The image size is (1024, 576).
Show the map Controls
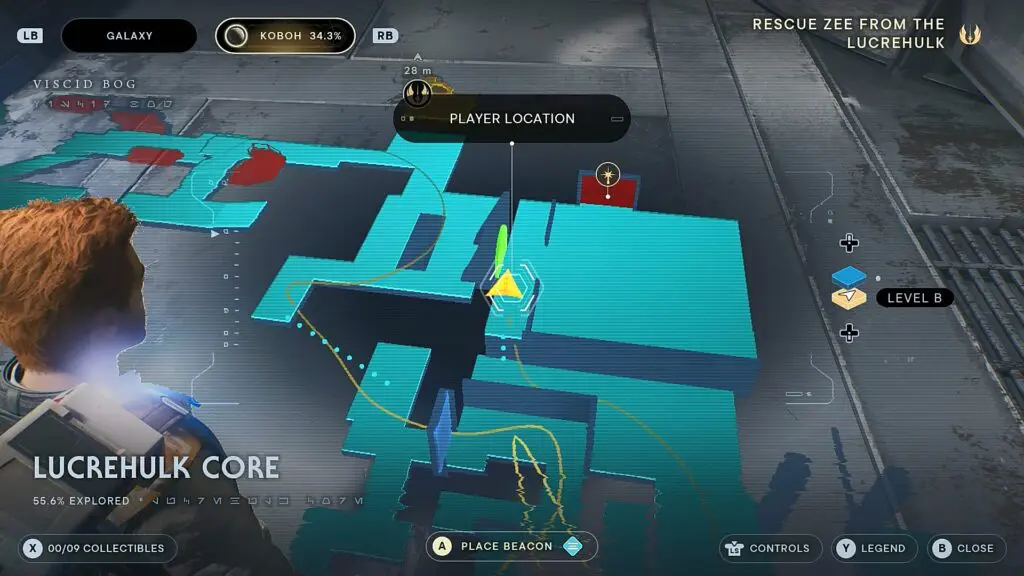coord(768,548)
